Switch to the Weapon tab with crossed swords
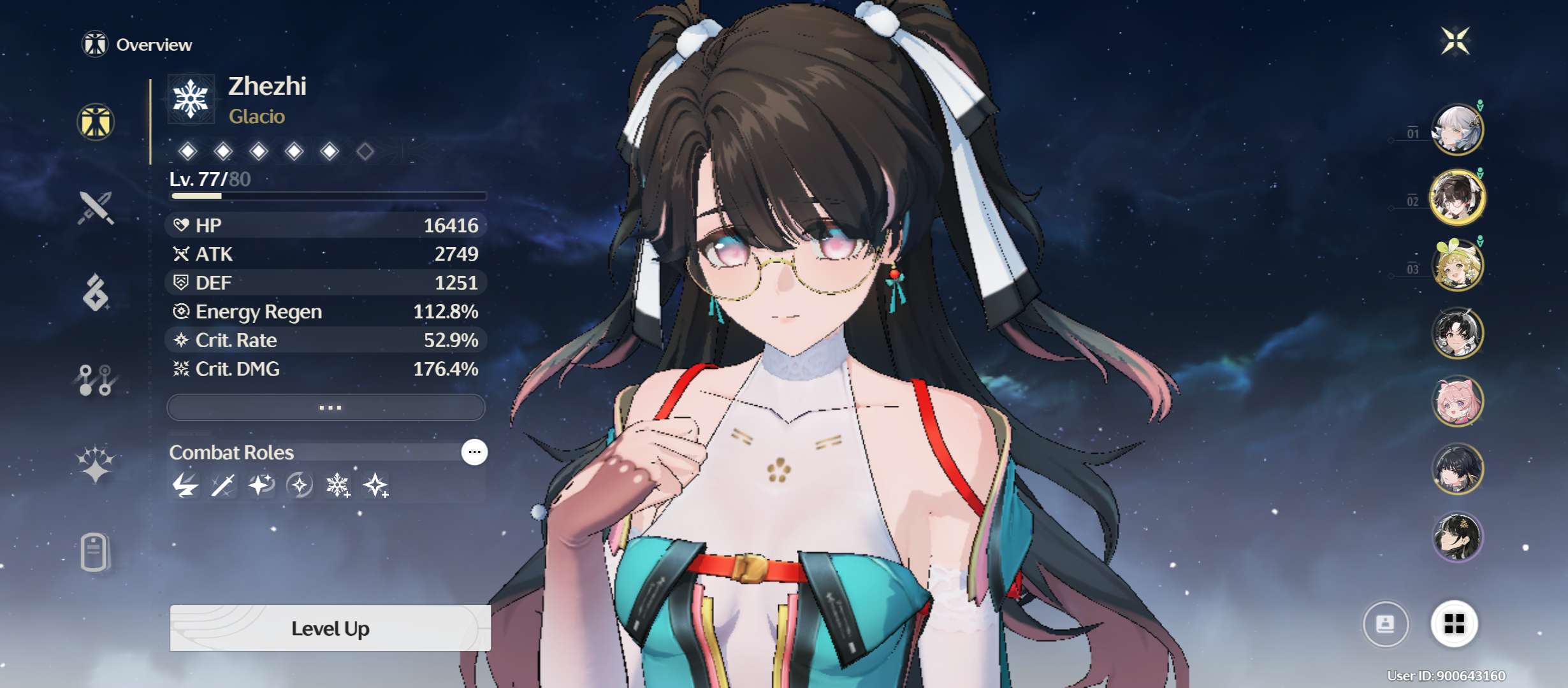 96,208
